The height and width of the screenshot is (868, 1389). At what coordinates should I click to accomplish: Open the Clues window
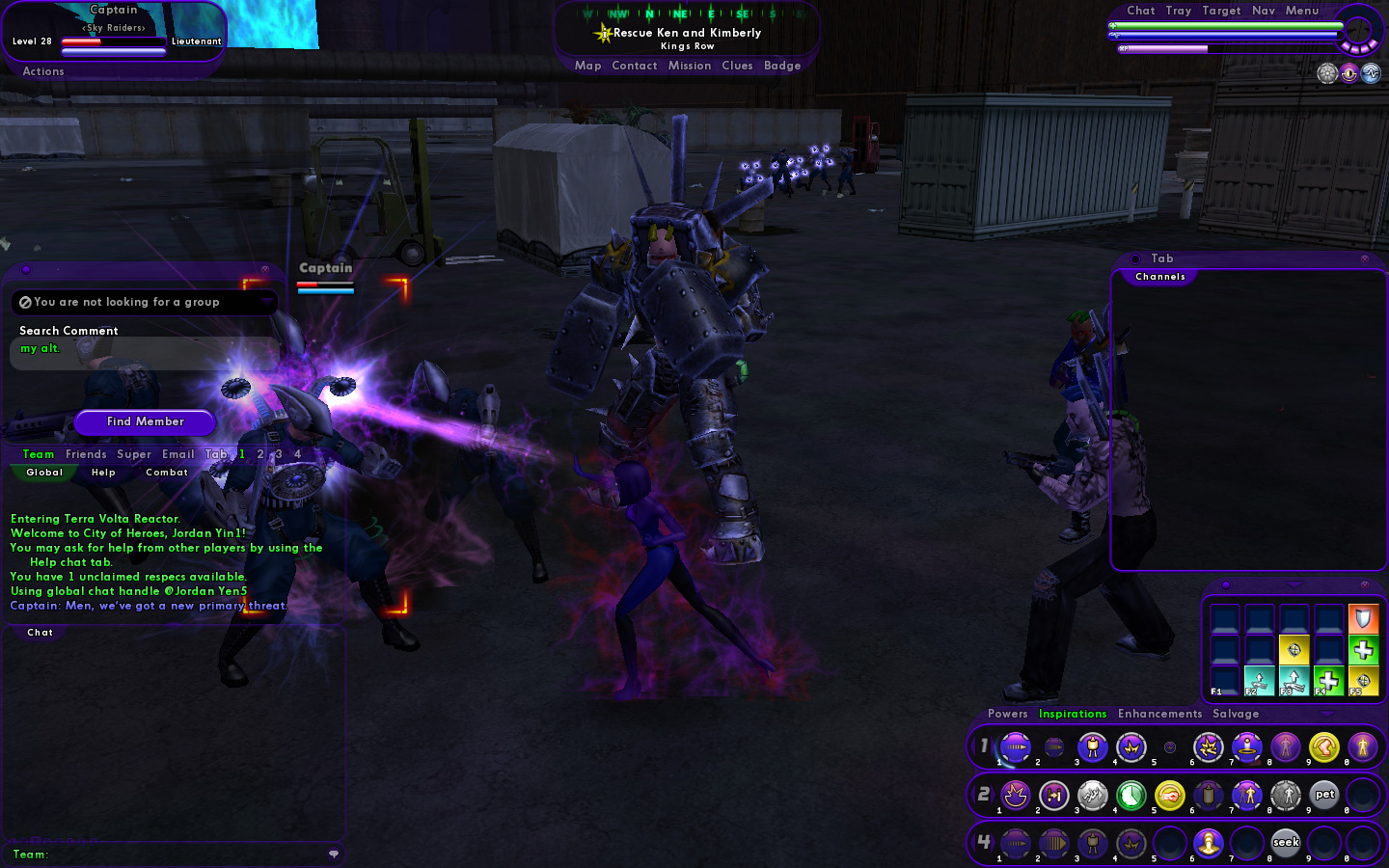737,66
